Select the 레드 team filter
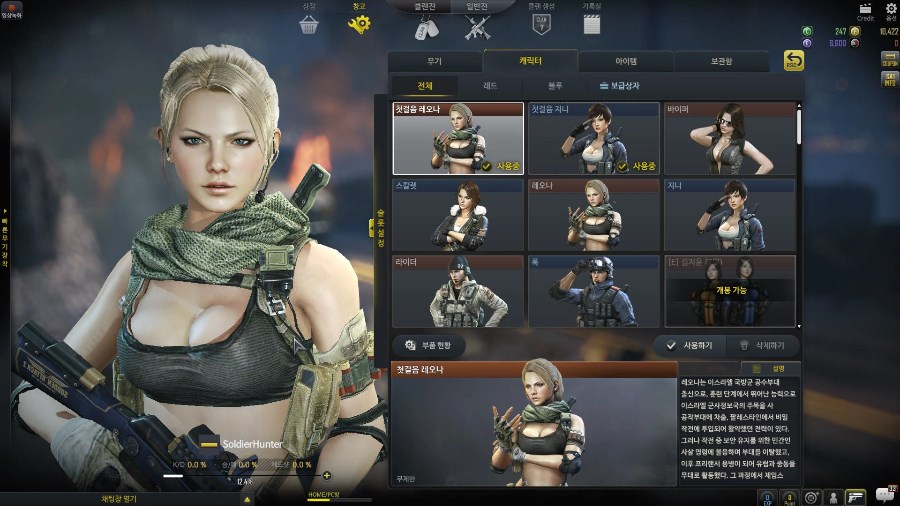Image resolution: width=900 pixels, height=506 pixels. [489, 87]
